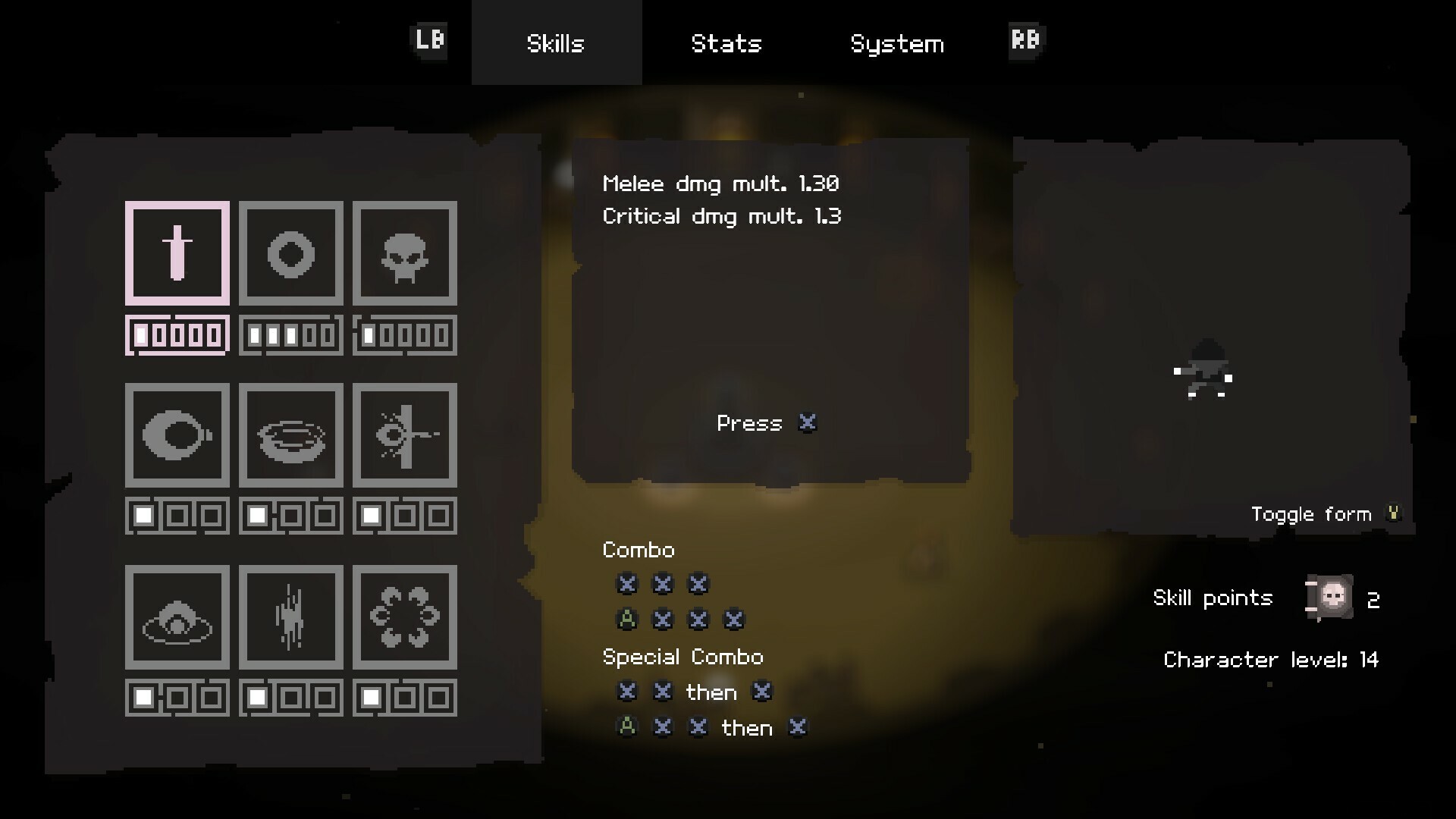Select the ring orb skill icon
The height and width of the screenshot is (819, 1456).
coord(291,253)
